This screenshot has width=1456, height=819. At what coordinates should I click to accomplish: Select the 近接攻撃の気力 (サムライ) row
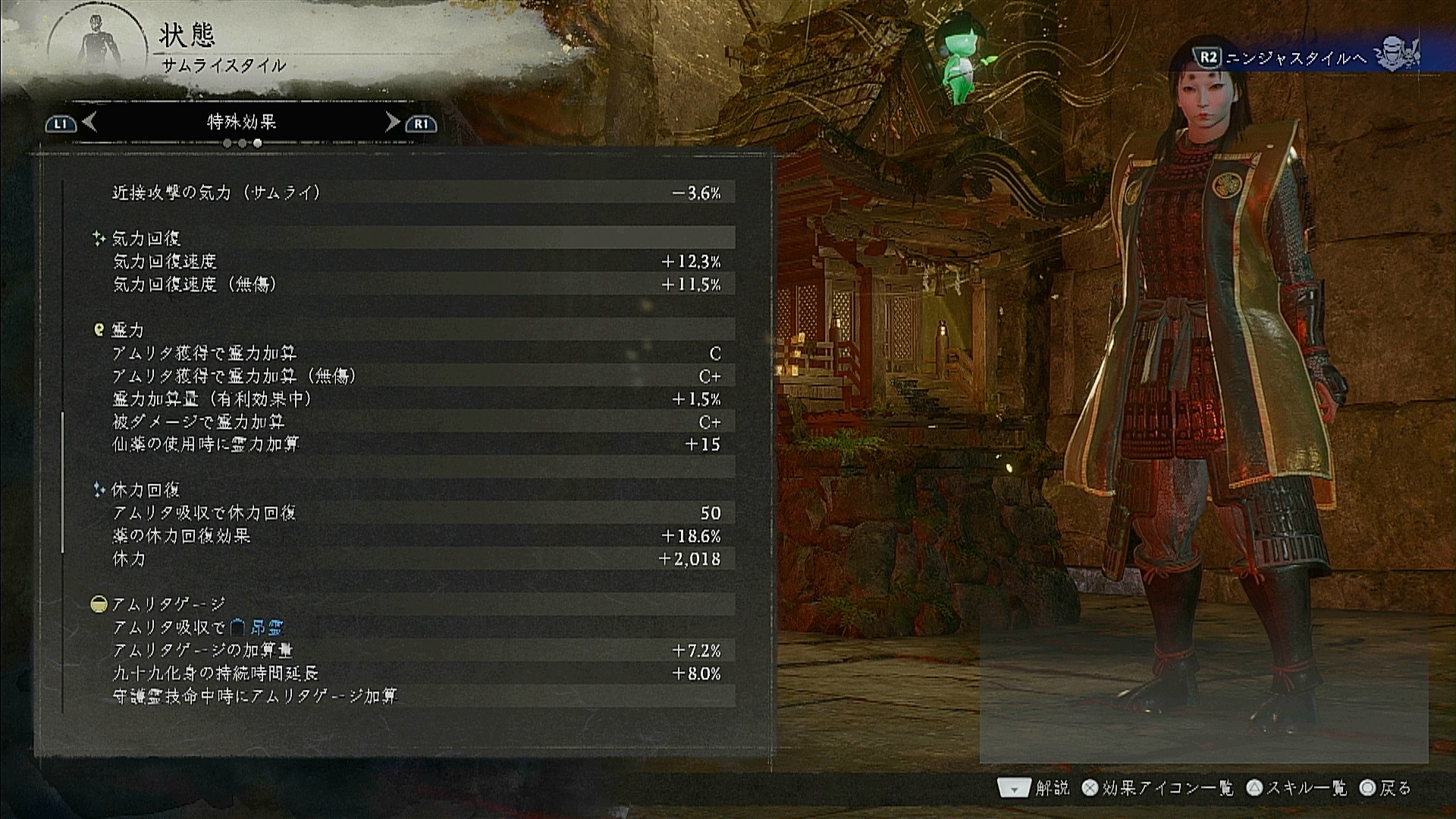416,193
